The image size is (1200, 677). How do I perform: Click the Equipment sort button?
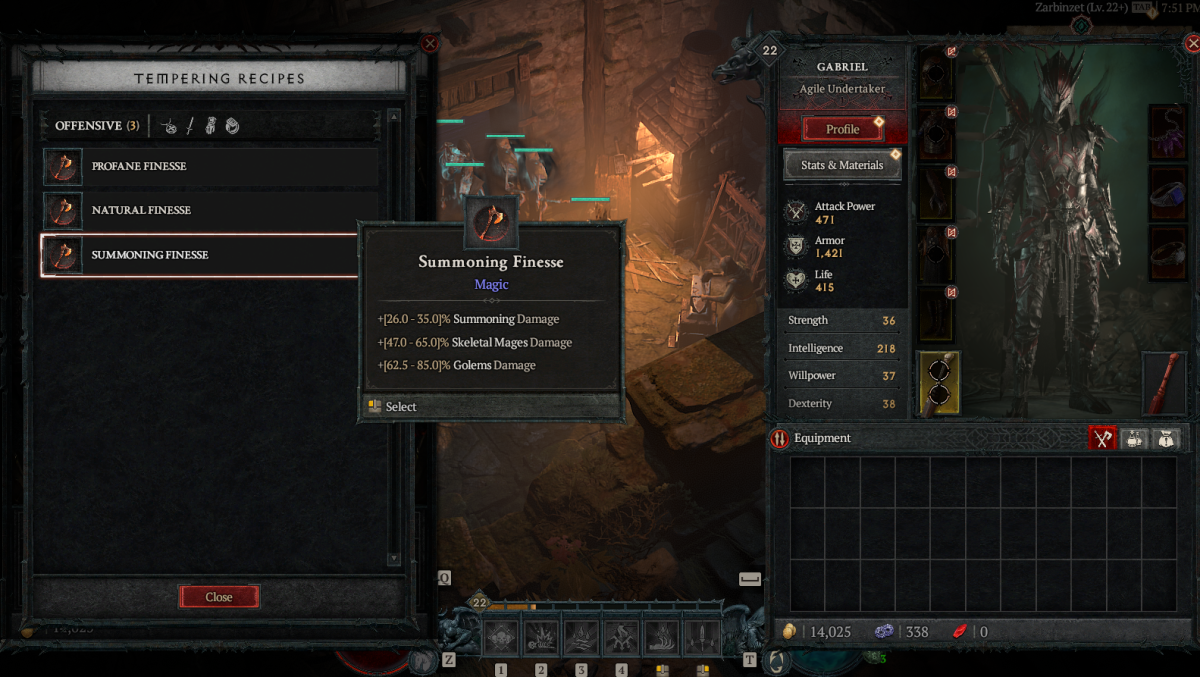pos(780,438)
